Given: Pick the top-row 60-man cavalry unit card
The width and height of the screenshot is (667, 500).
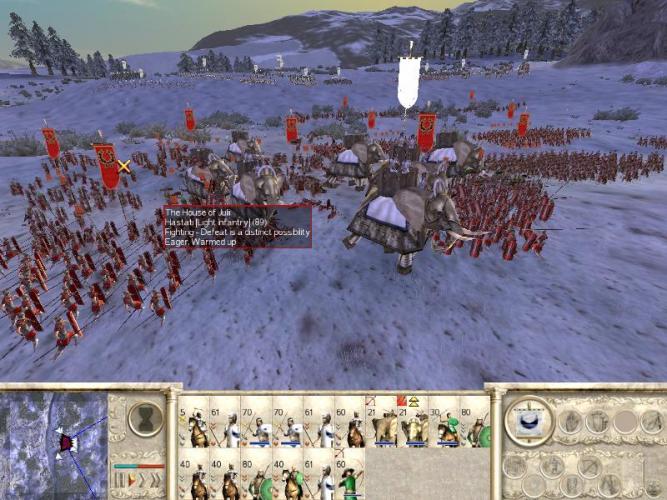Looking at the screenshot, I should (353, 425).
